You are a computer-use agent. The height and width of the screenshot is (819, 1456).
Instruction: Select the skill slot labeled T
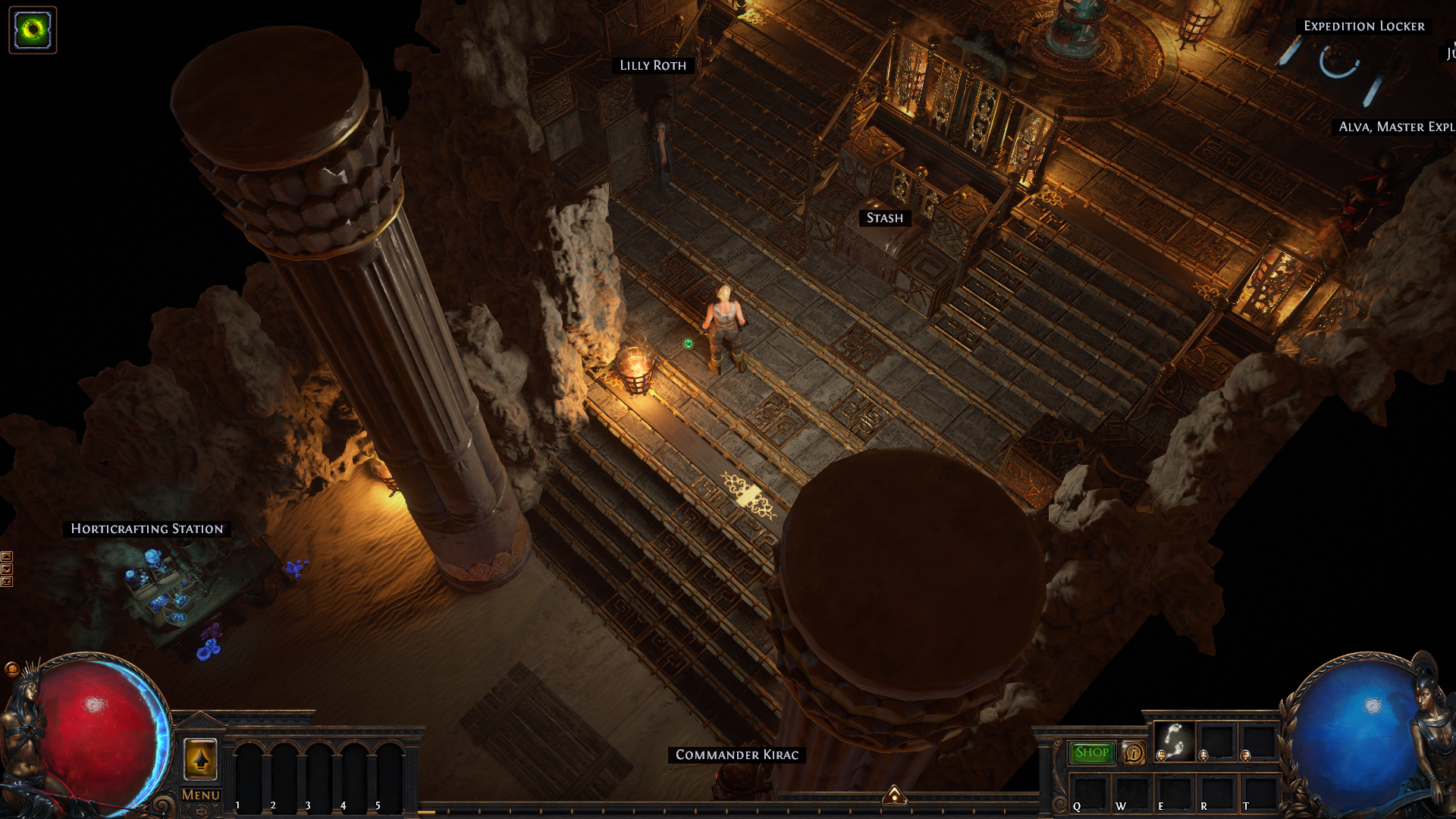tap(1259, 792)
